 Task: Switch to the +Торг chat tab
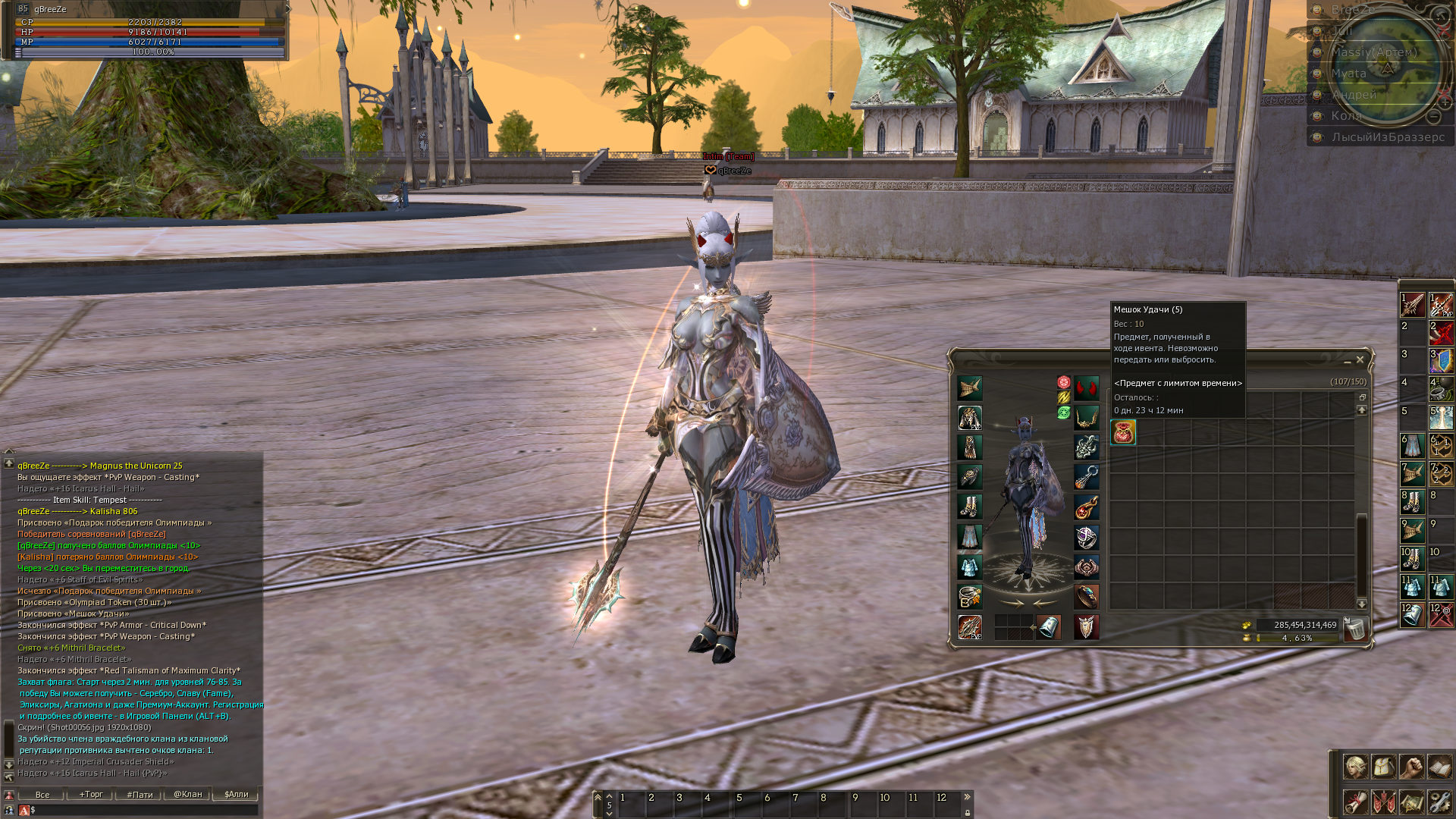click(91, 795)
